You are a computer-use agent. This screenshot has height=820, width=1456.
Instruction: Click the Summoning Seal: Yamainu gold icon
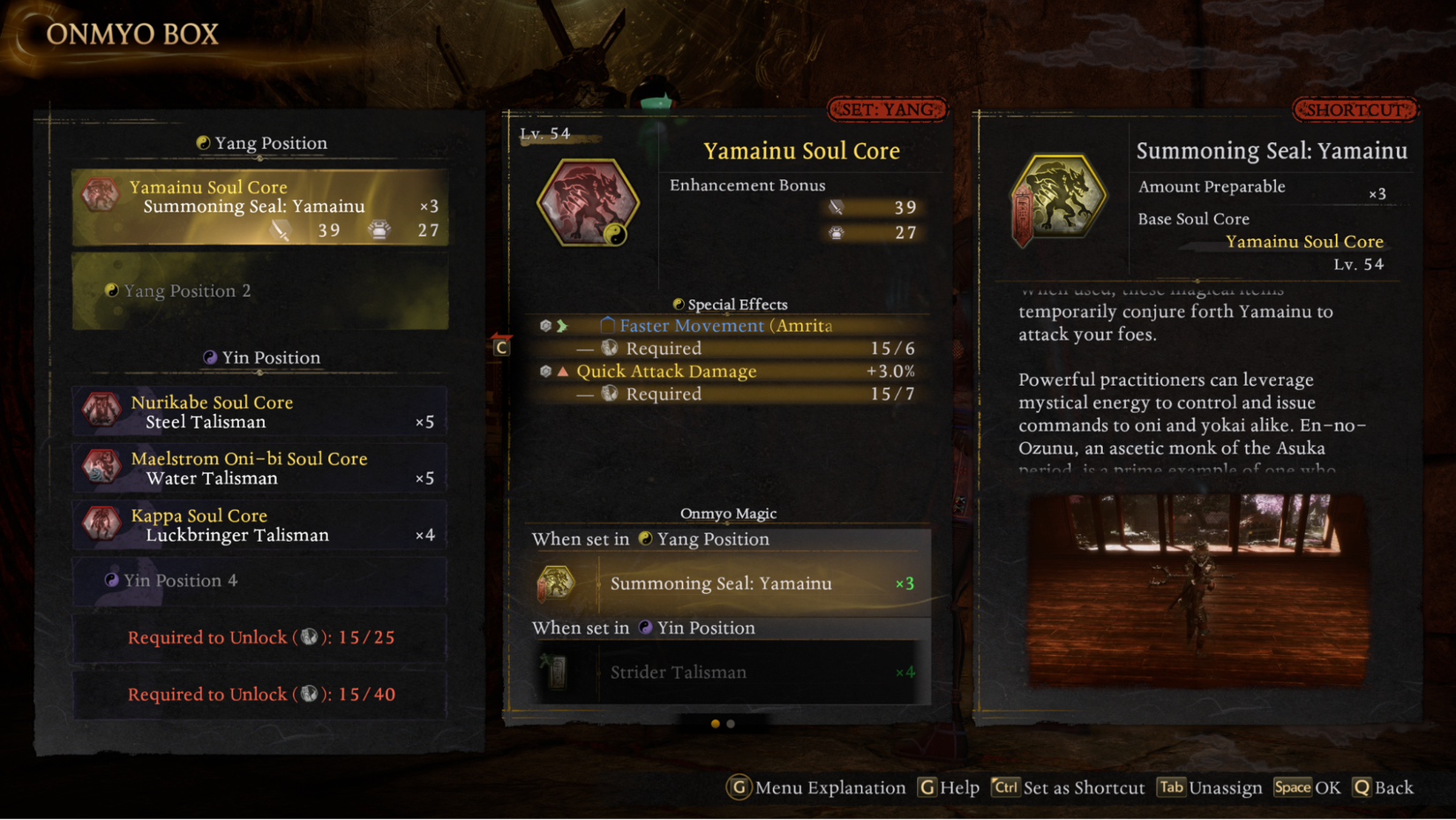[x=1058, y=198]
